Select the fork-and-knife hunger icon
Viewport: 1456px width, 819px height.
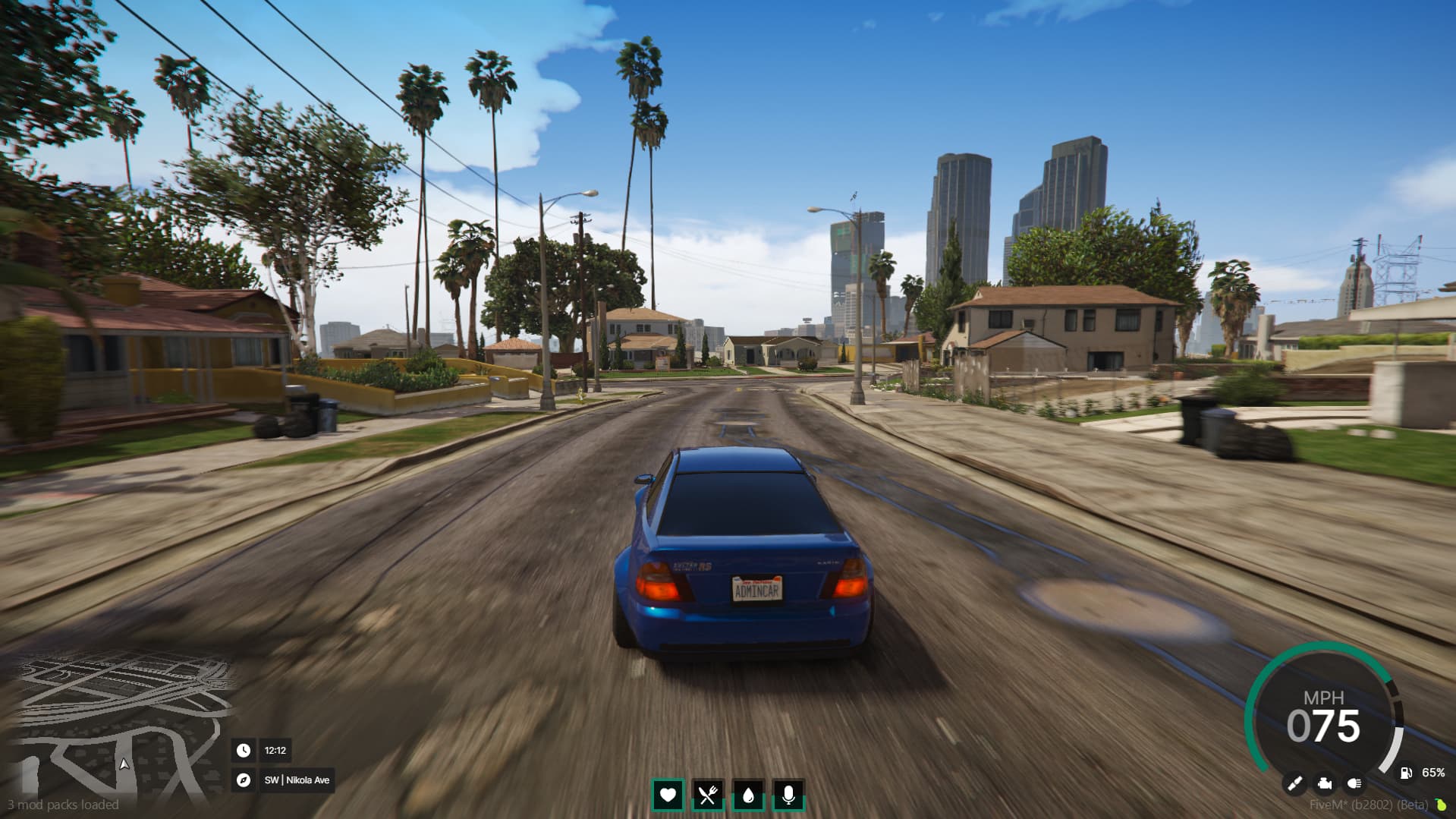click(x=708, y=796)
